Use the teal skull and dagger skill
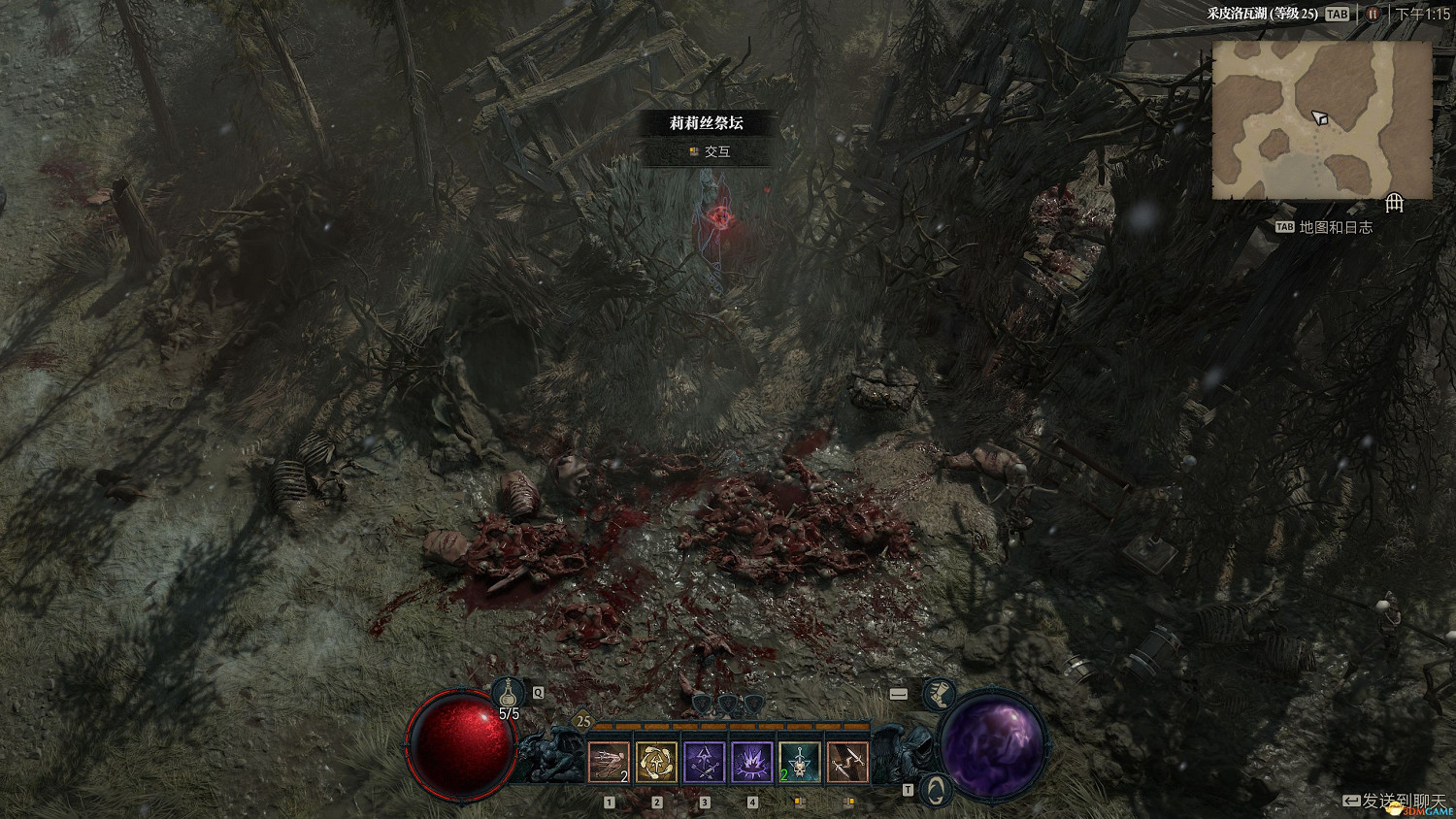Image resolution: width=1456 pixels, height=819 pixels. (x=799, y=762)
